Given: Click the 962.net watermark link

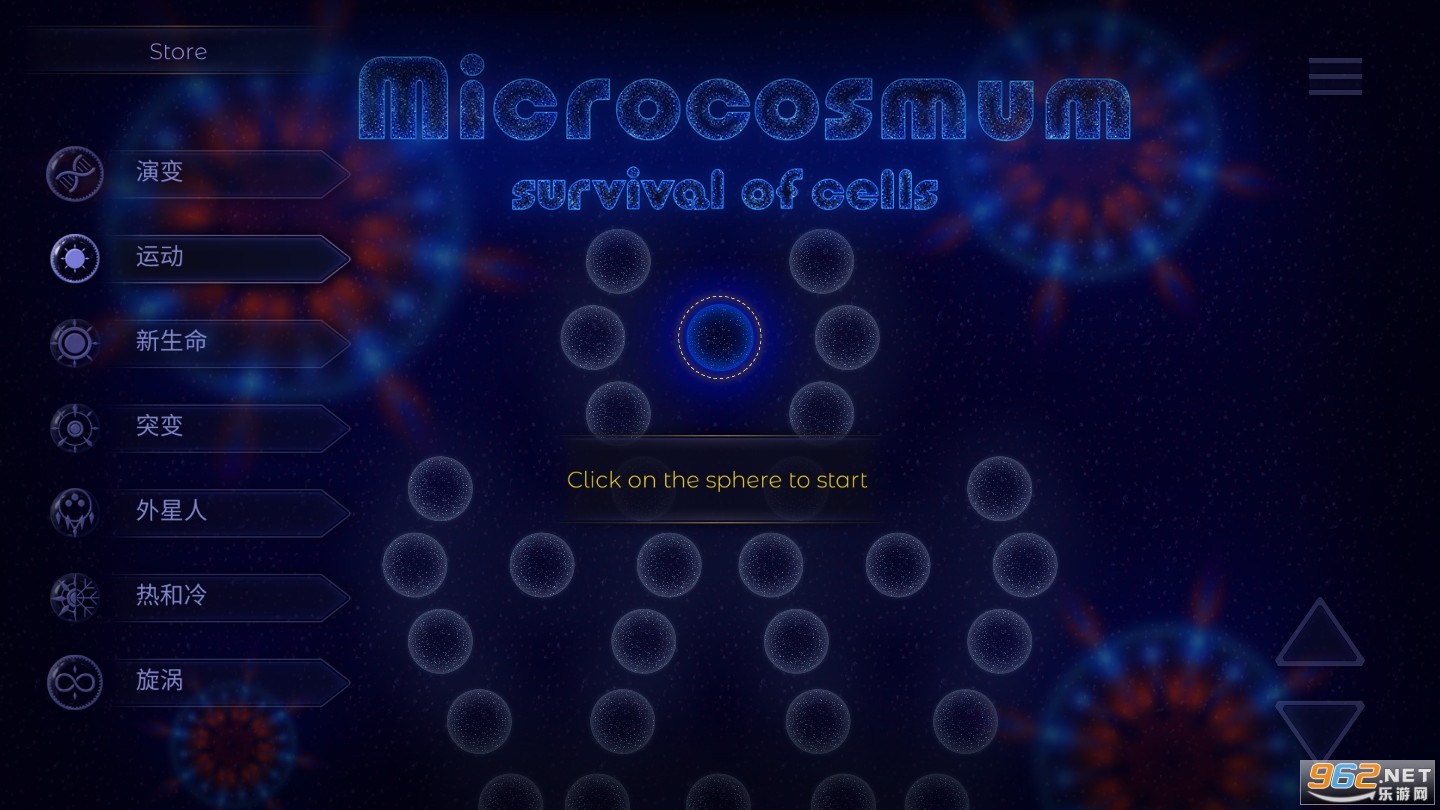Looking at the screenshot, I should 1368,782.
